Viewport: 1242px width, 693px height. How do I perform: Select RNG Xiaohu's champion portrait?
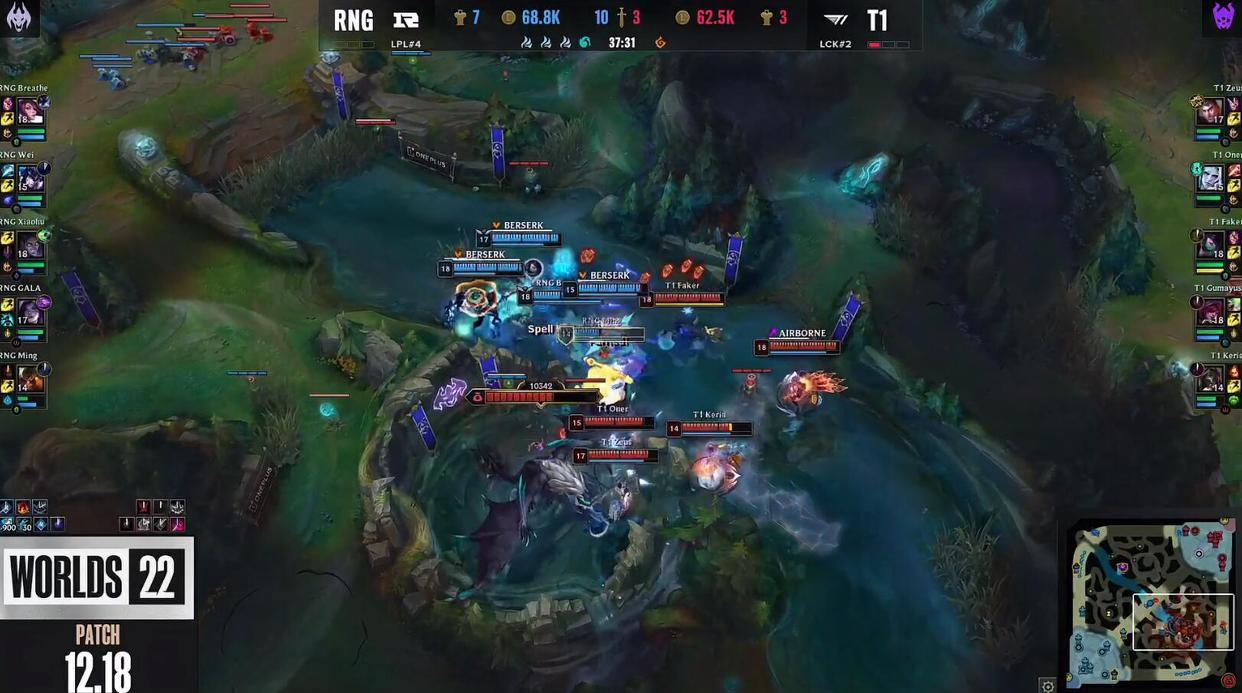[x=30, y=245]
